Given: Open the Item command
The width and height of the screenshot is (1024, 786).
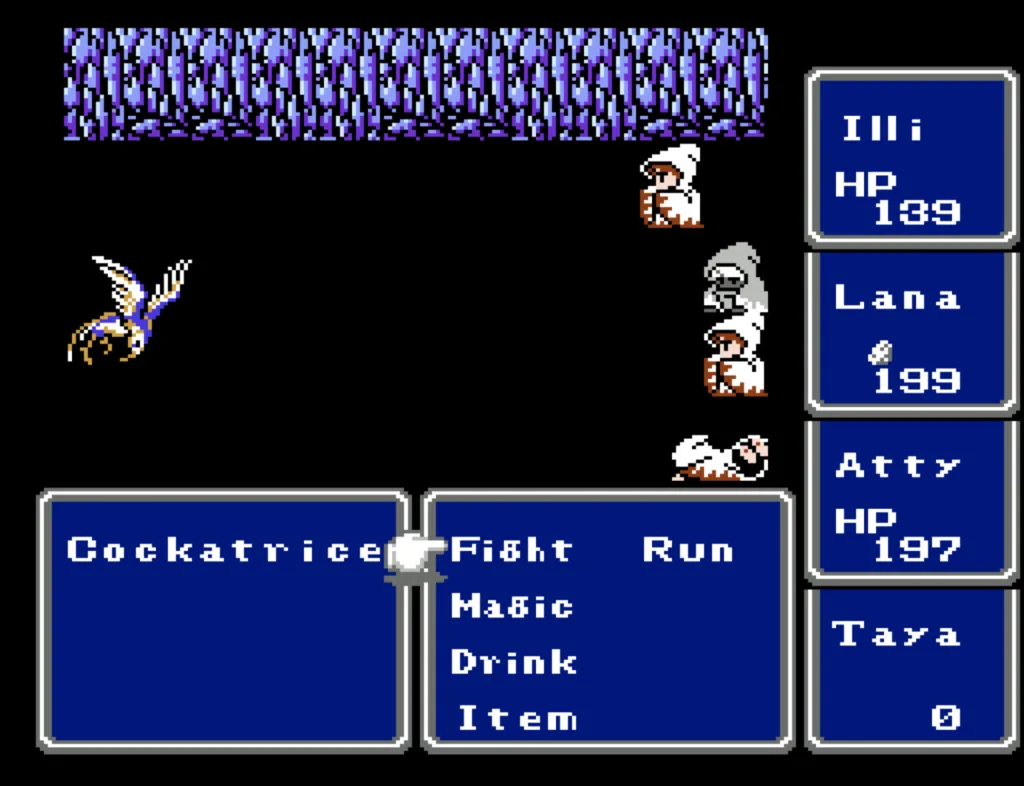Looking at the screenshot, I should pos(517,718).
